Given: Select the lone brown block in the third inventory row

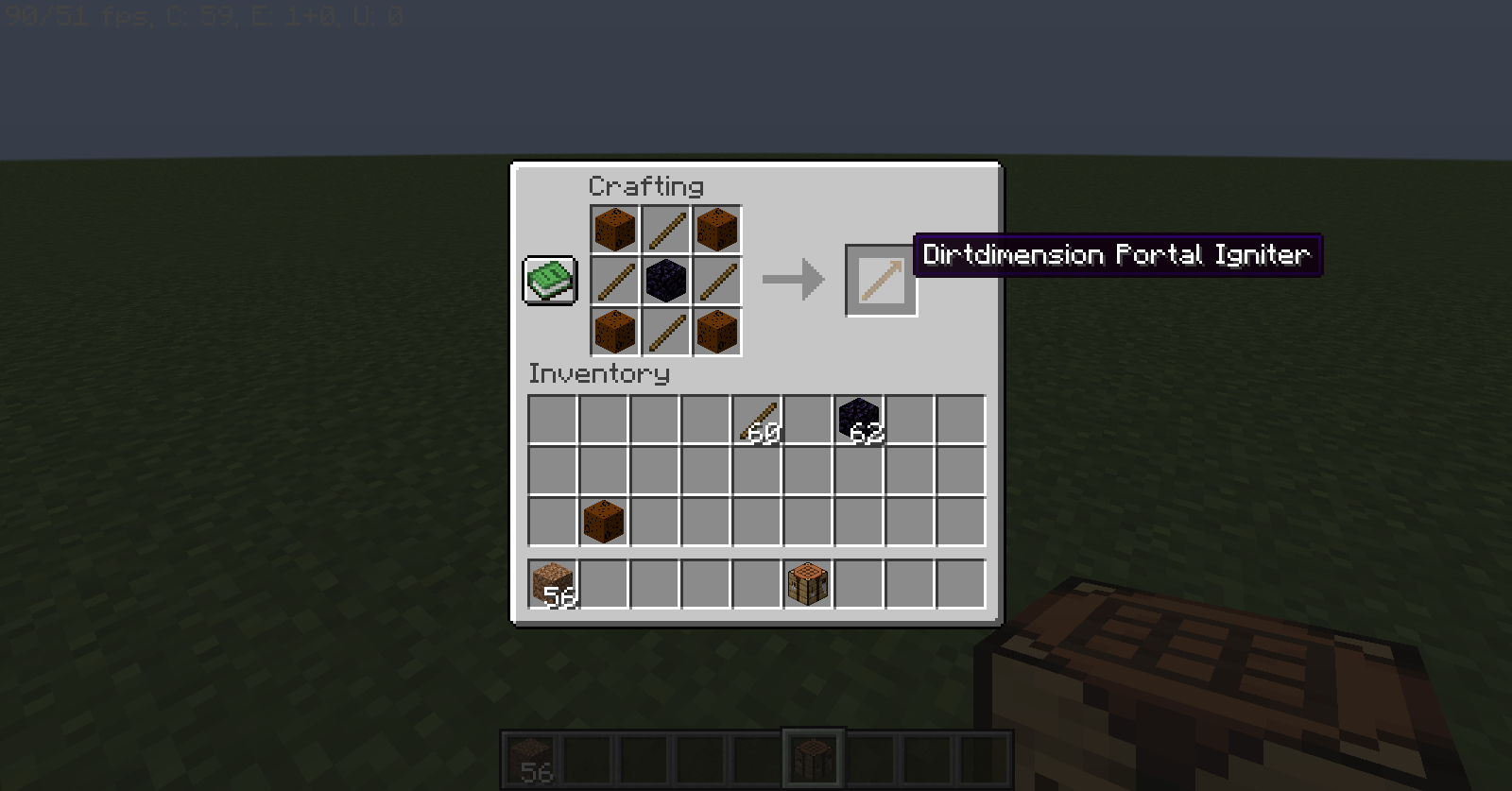Looking at the screenshot, I should (602, 523).
